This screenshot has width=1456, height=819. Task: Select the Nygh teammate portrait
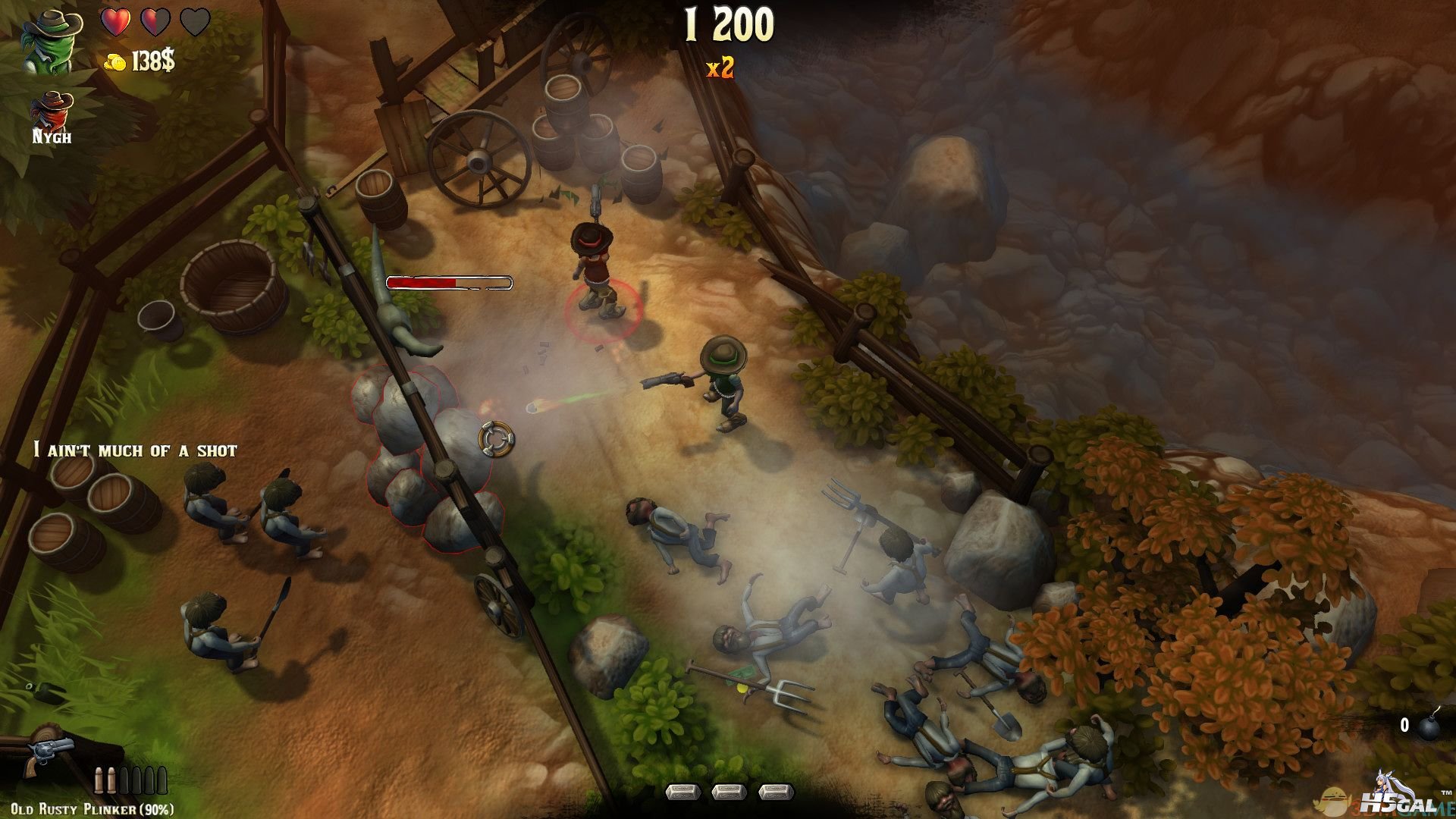(52, 111)
